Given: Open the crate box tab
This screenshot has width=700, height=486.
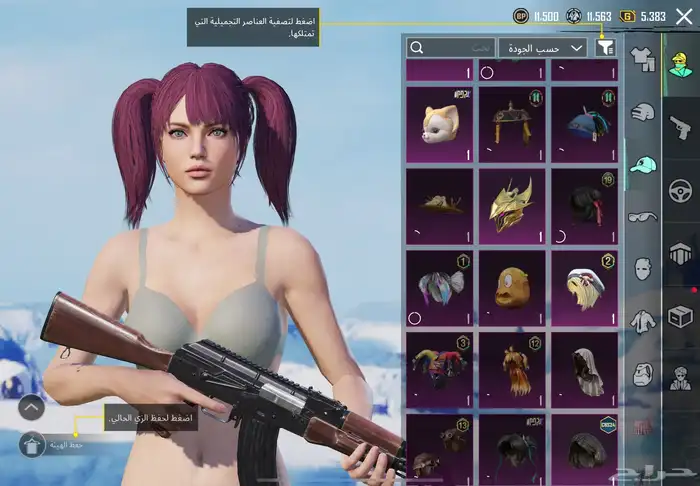Looking at the screenshot, I should (680, 317).
